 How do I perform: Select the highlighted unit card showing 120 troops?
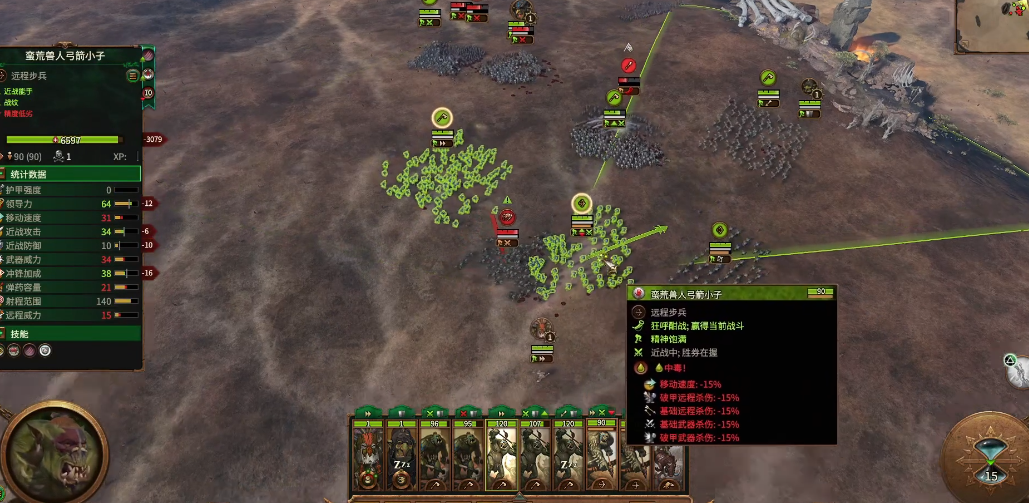(x=500, y=455)
